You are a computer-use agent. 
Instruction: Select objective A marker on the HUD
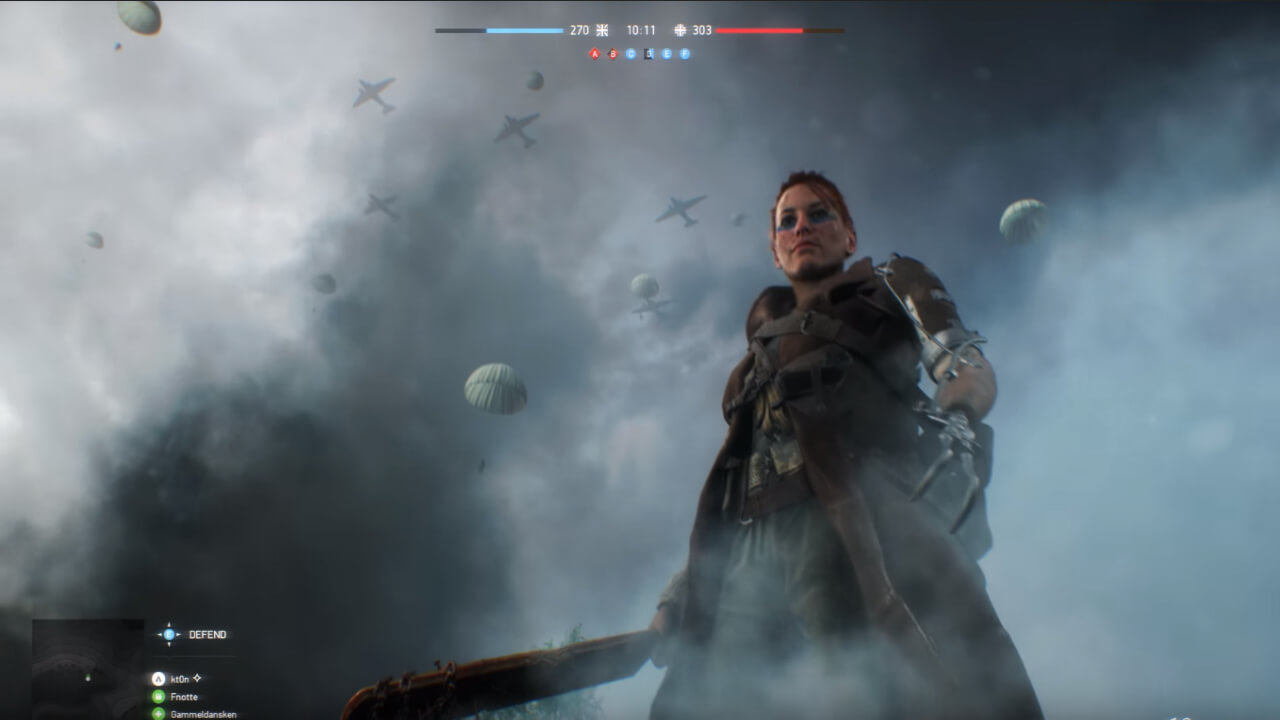(x=594, y=53)
